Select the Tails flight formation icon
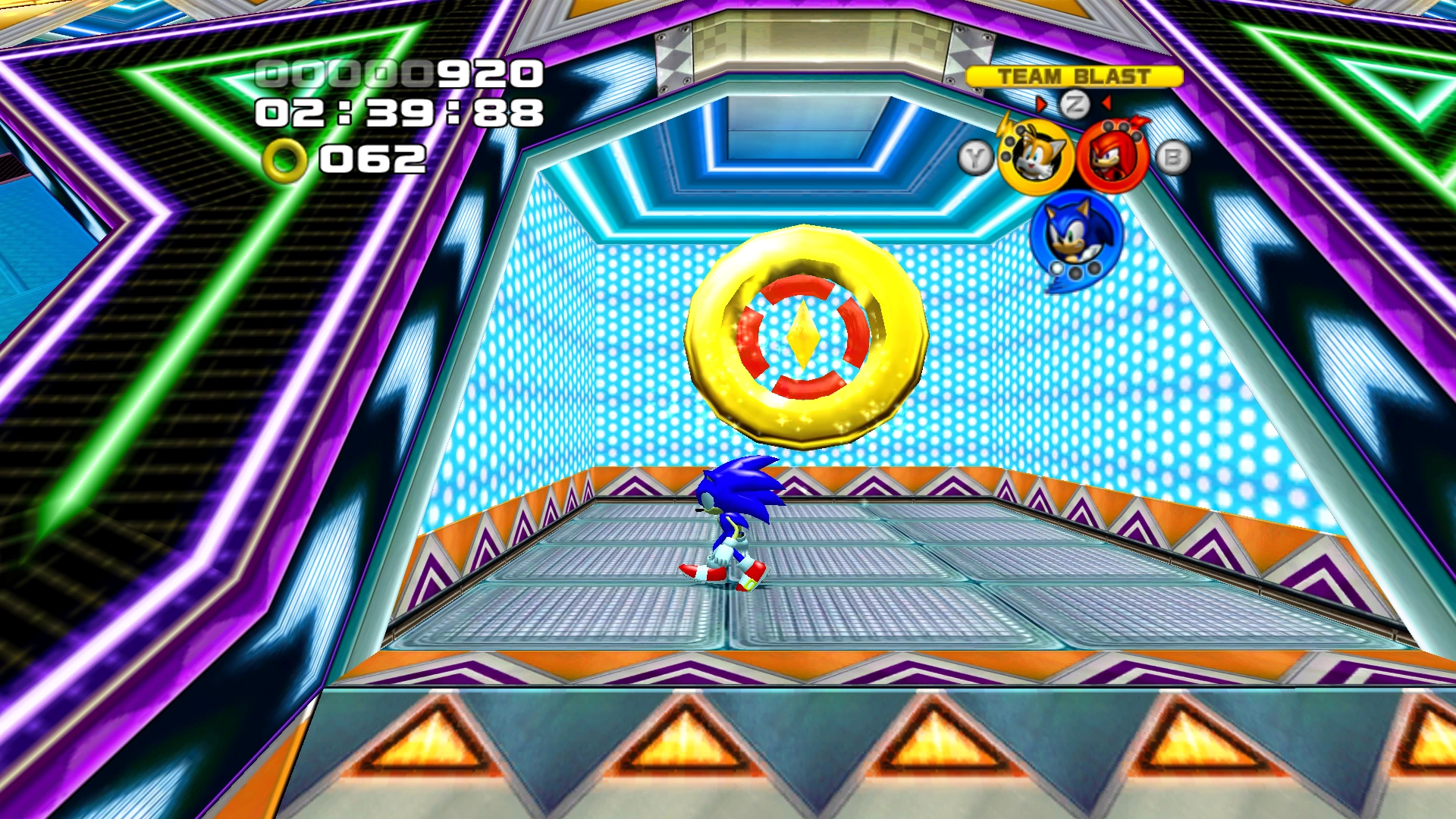This screenshot has height=819, width=1456. pyautogui.click(x=1034, y=158)
